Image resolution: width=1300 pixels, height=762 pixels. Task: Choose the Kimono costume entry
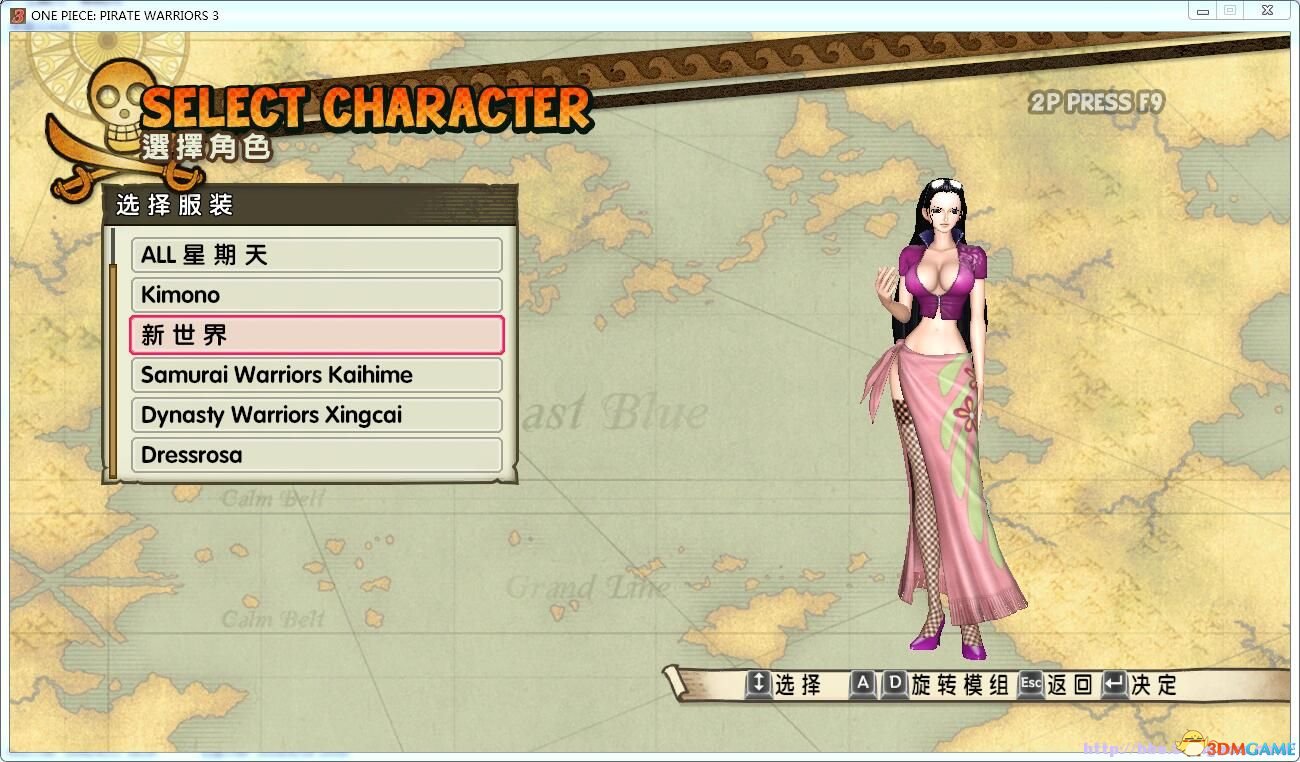coord(316,295)
